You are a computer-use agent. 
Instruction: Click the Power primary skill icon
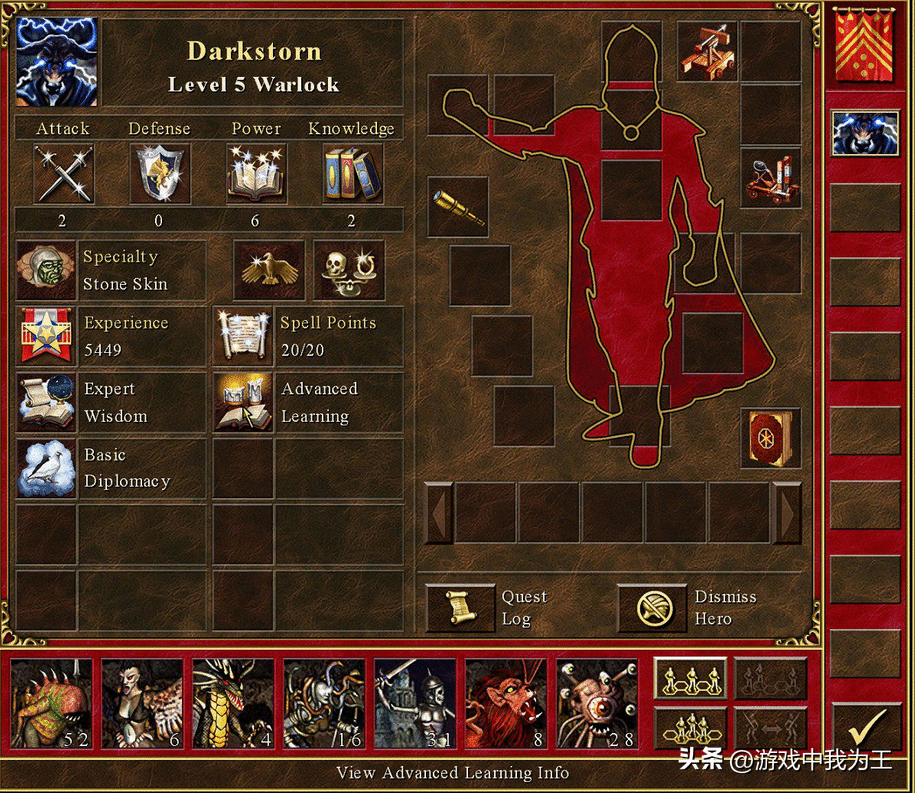(256, 174)
